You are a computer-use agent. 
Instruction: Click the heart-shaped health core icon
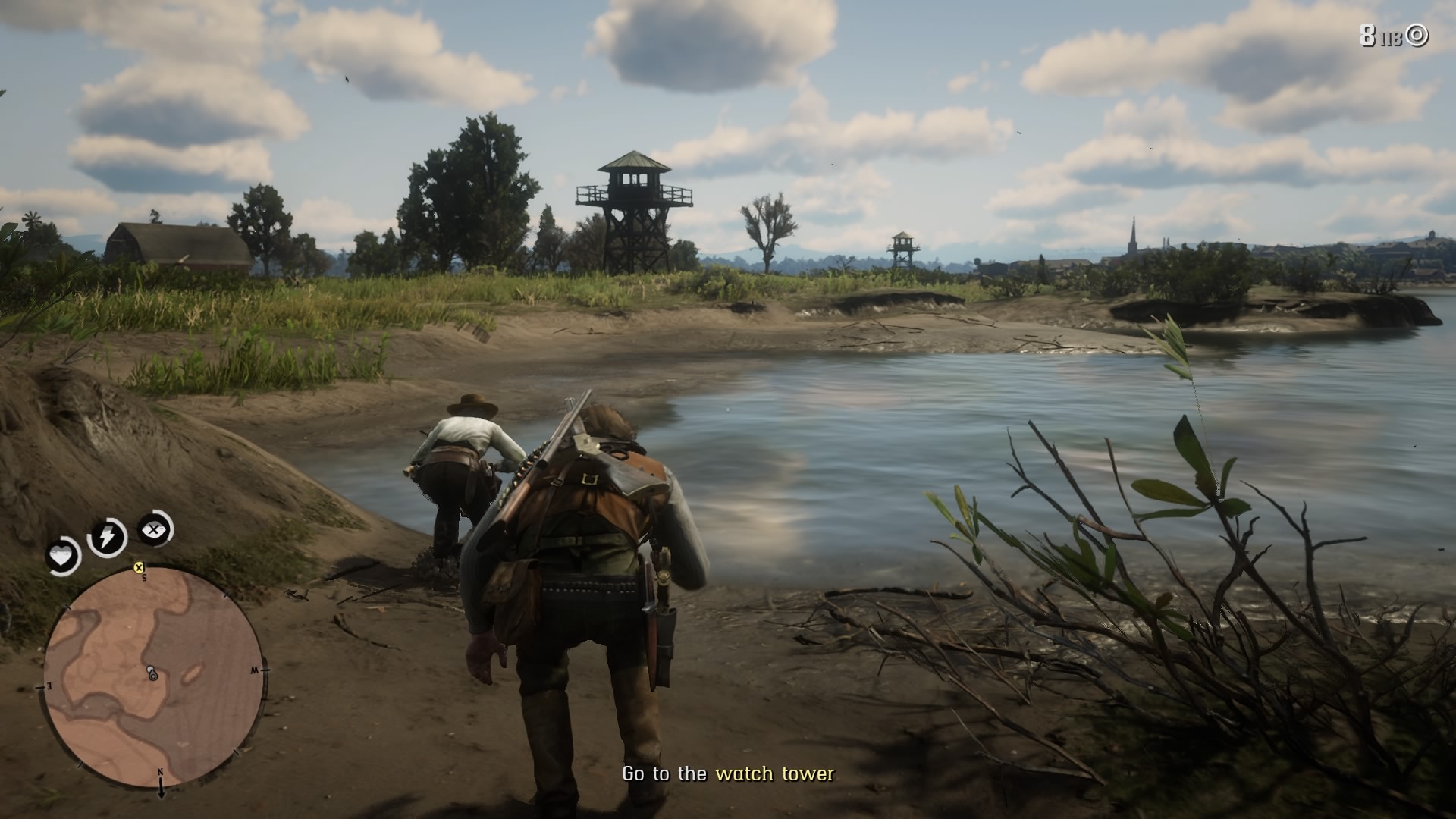pyautogui.click(x=63, y=556)
